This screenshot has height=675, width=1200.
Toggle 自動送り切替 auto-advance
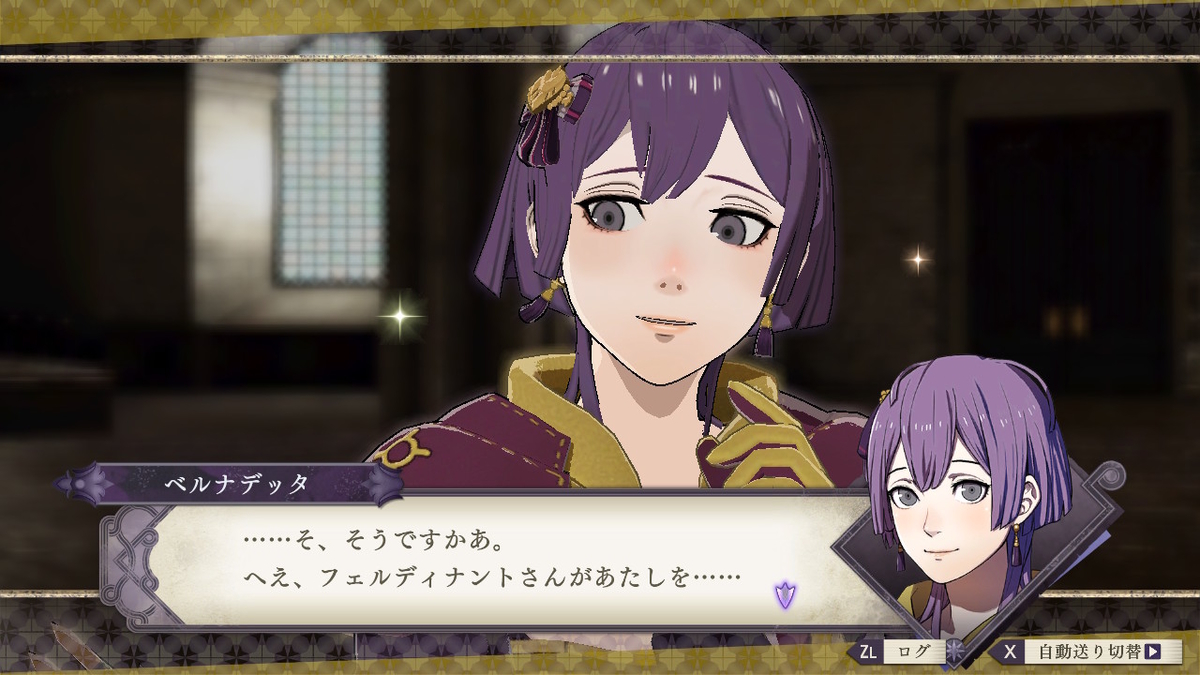tap(1085, 652)
